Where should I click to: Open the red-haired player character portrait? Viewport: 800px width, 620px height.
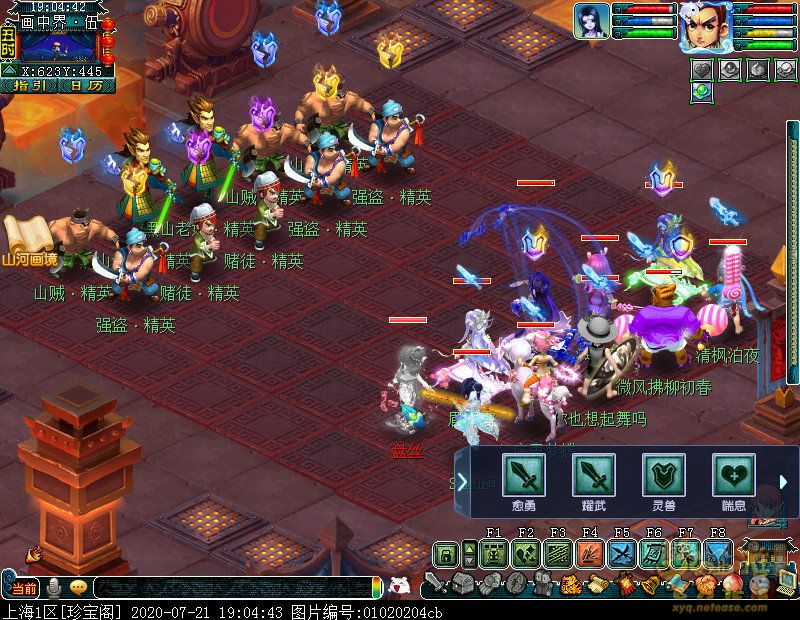[705, 25]
